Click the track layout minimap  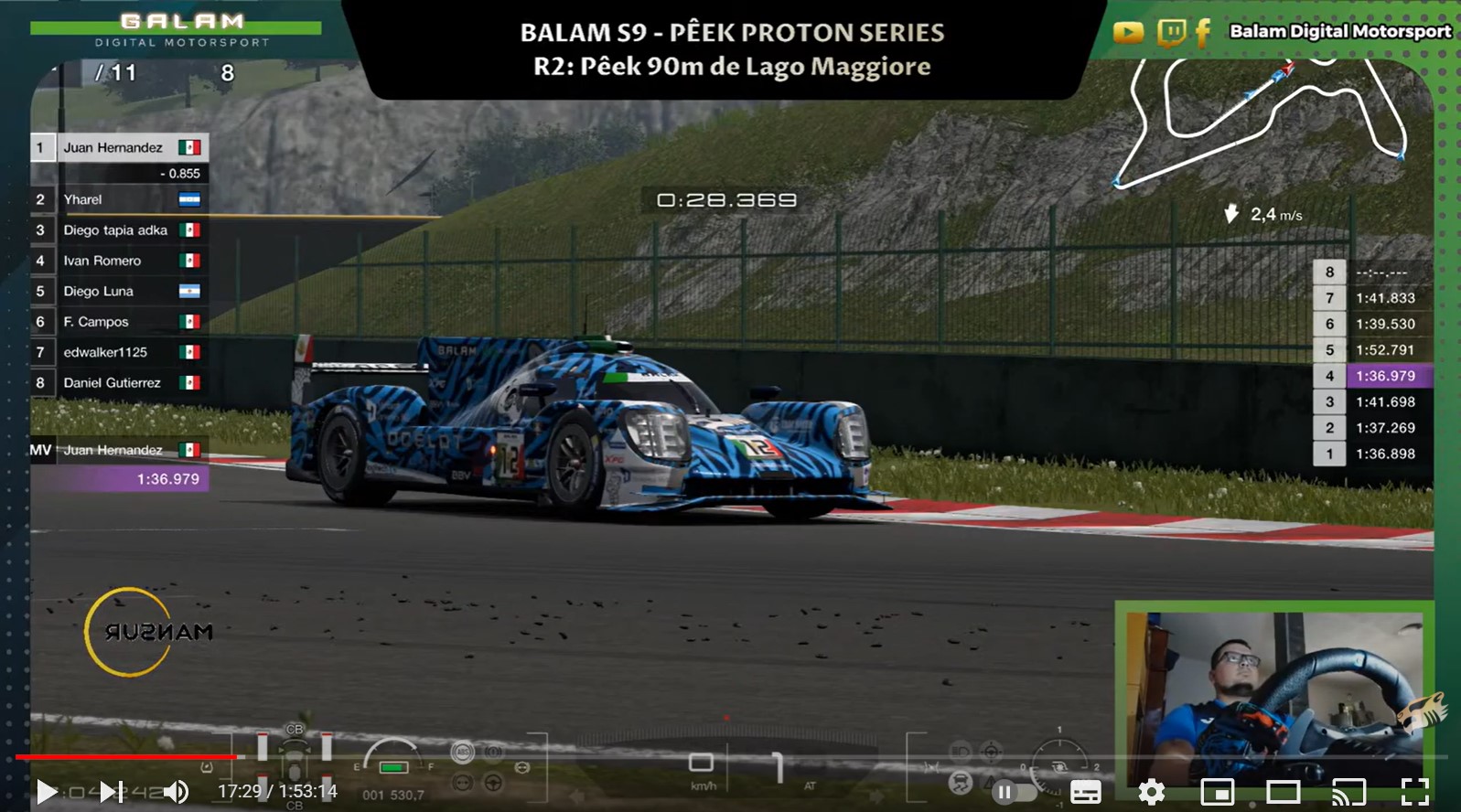click(x=1262, y=123)
